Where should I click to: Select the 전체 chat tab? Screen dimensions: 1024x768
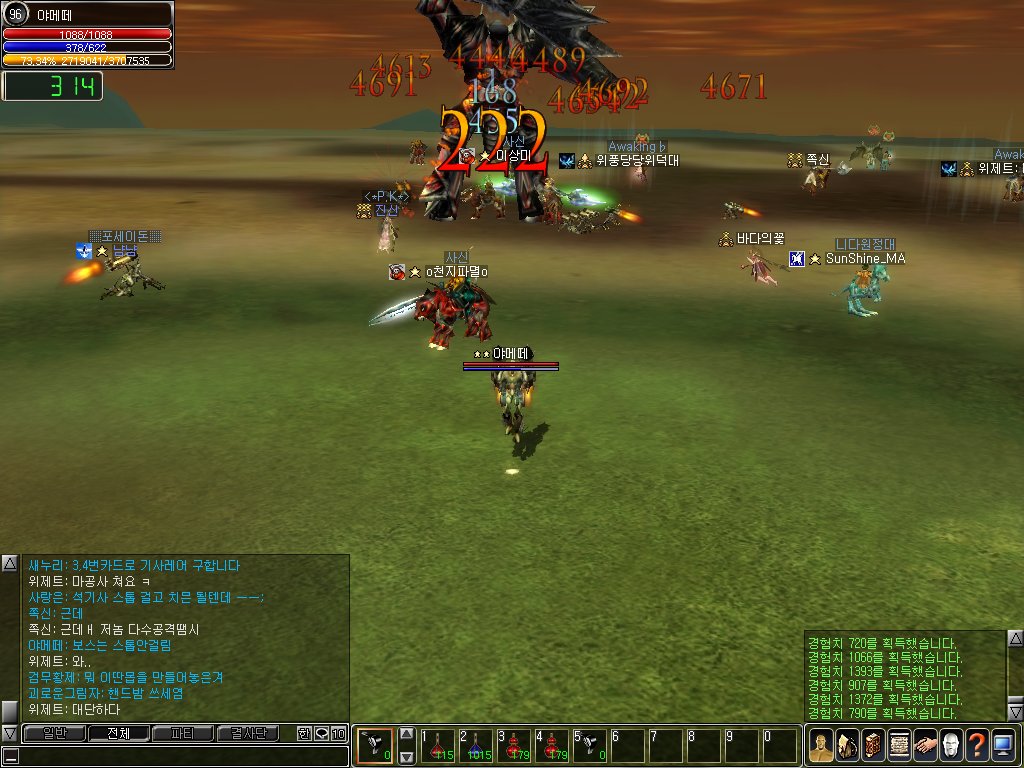[x=118, y=734]
